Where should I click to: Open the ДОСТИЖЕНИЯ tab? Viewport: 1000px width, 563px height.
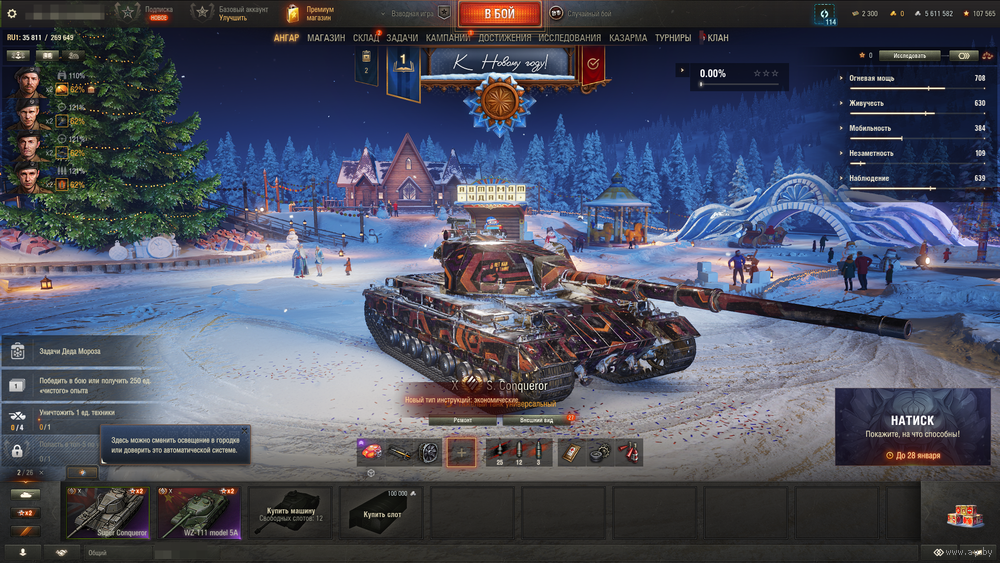tap(504, 38)
